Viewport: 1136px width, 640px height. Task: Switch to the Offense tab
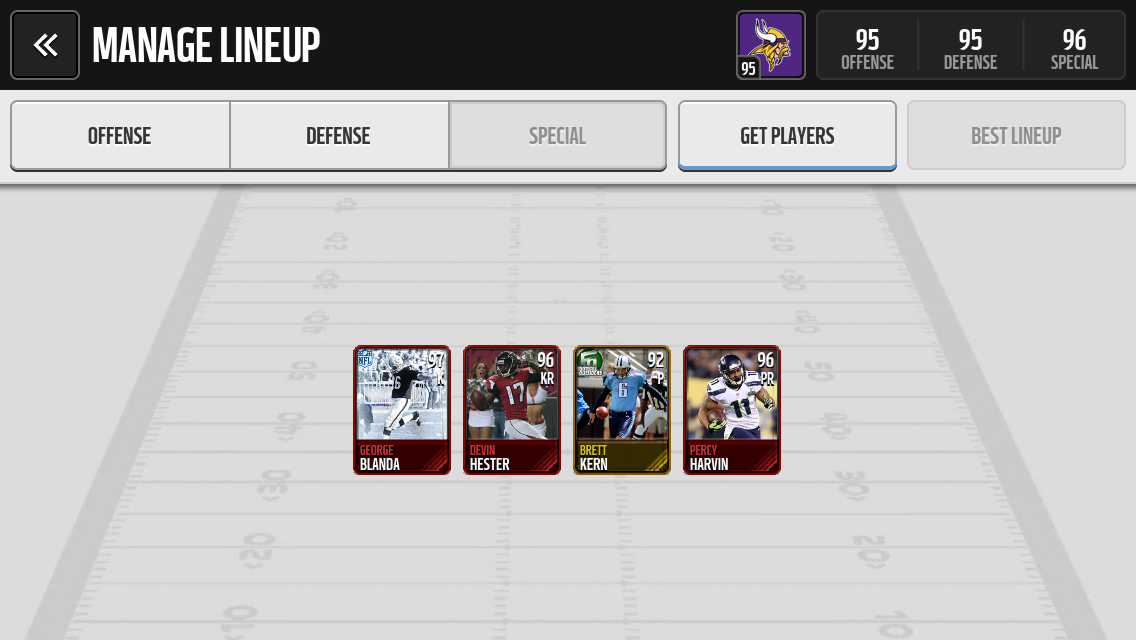coord(120,136)
